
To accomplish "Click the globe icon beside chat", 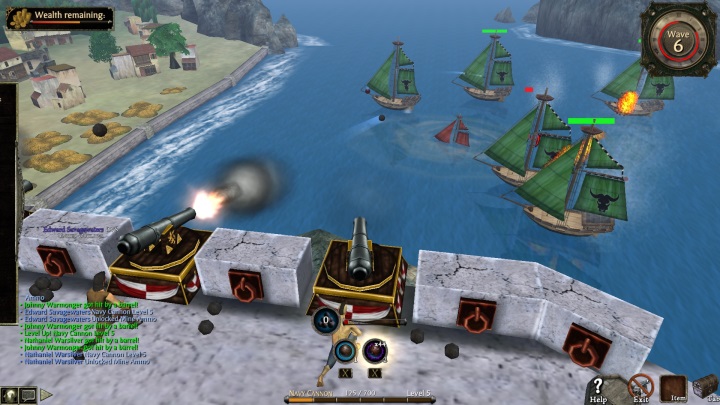I will (9, 395).
